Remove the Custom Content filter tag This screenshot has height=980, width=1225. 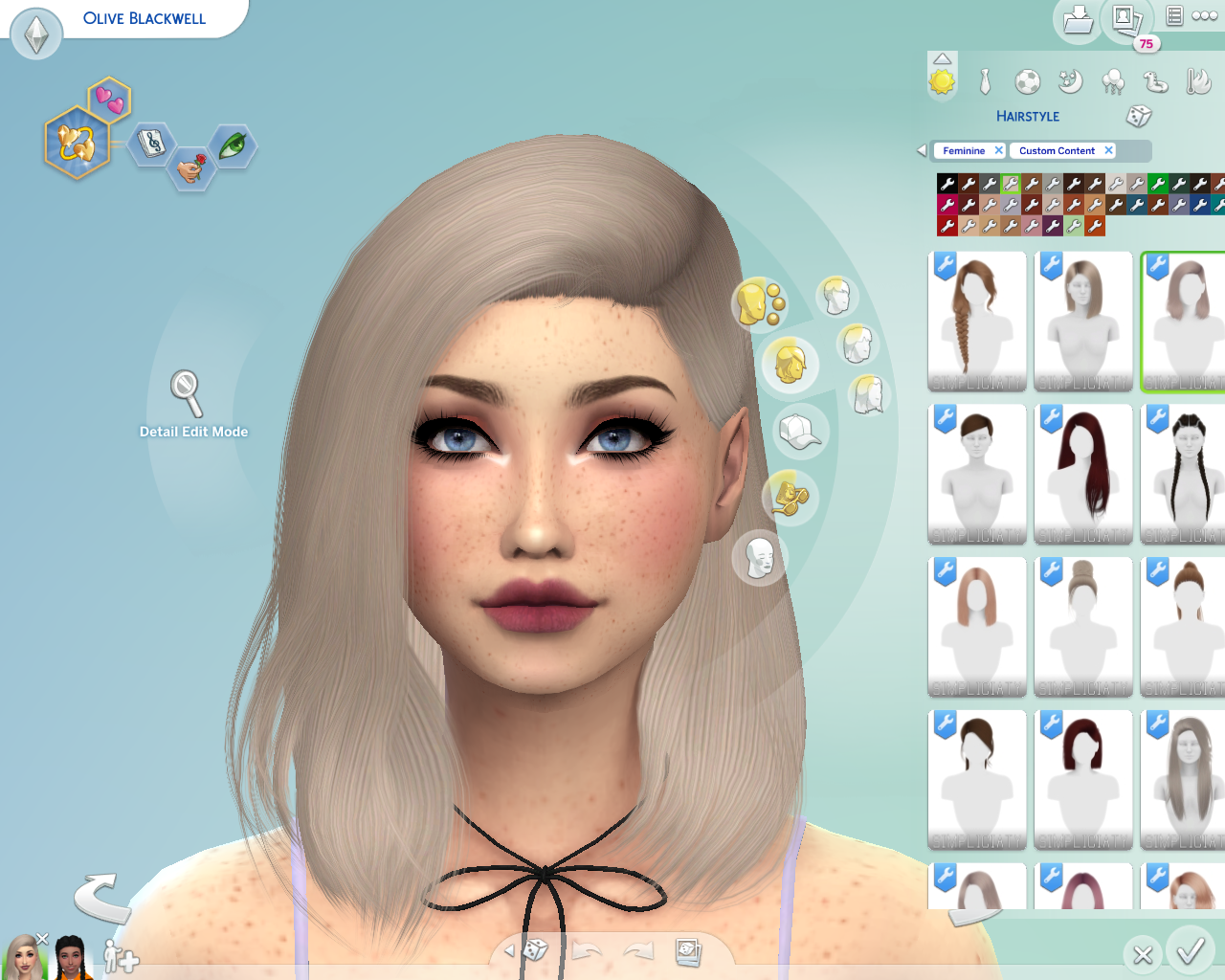tap(1109, 150)
